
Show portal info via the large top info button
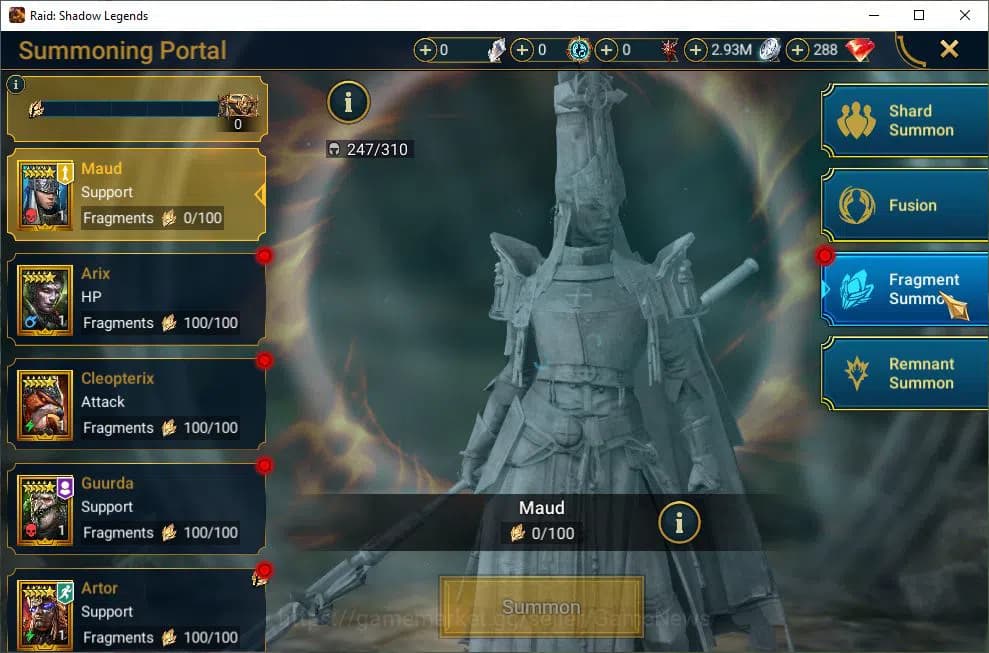pos(348,101)
